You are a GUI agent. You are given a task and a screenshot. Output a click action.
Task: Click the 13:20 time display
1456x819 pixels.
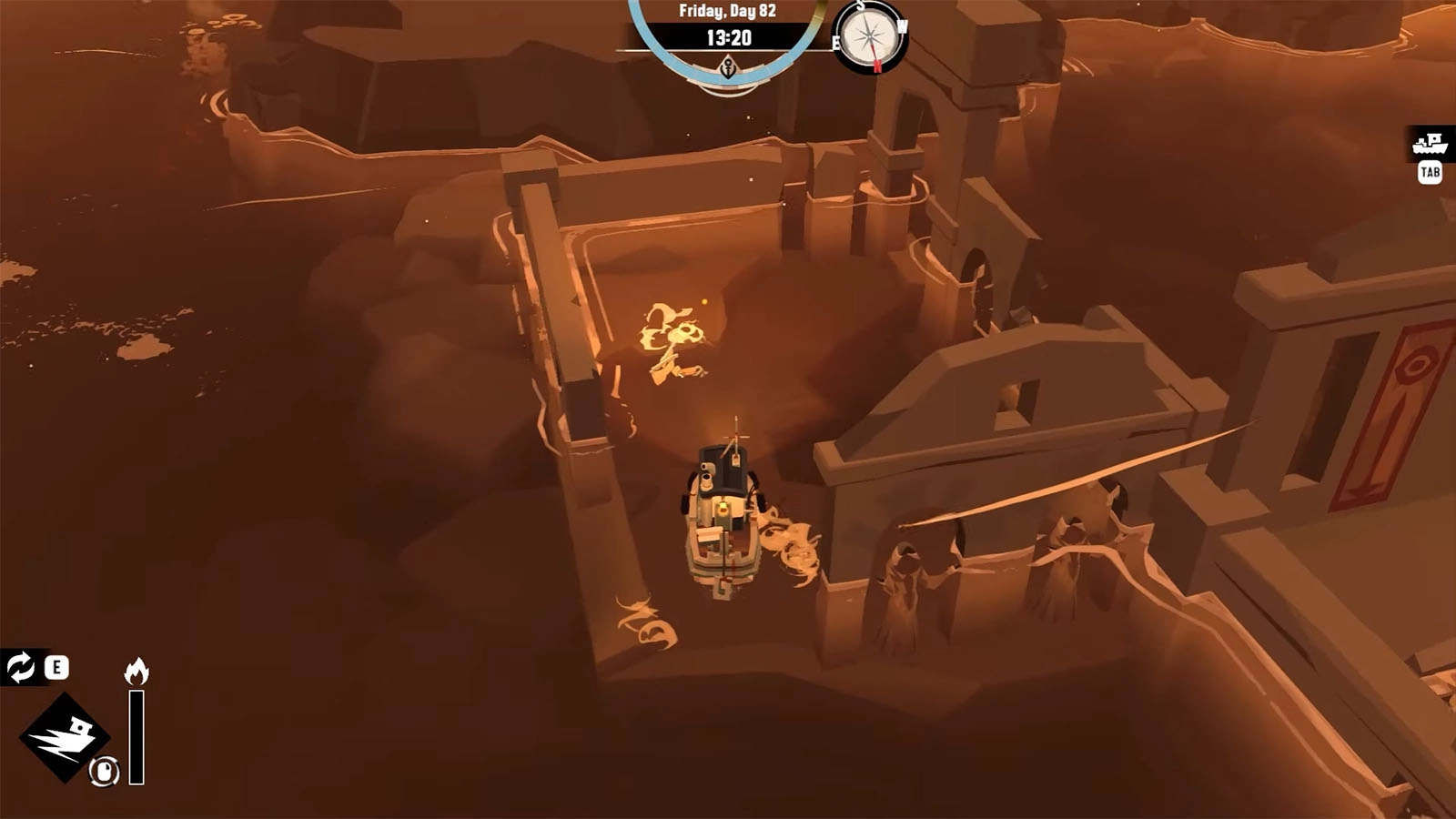coord(729,37)
